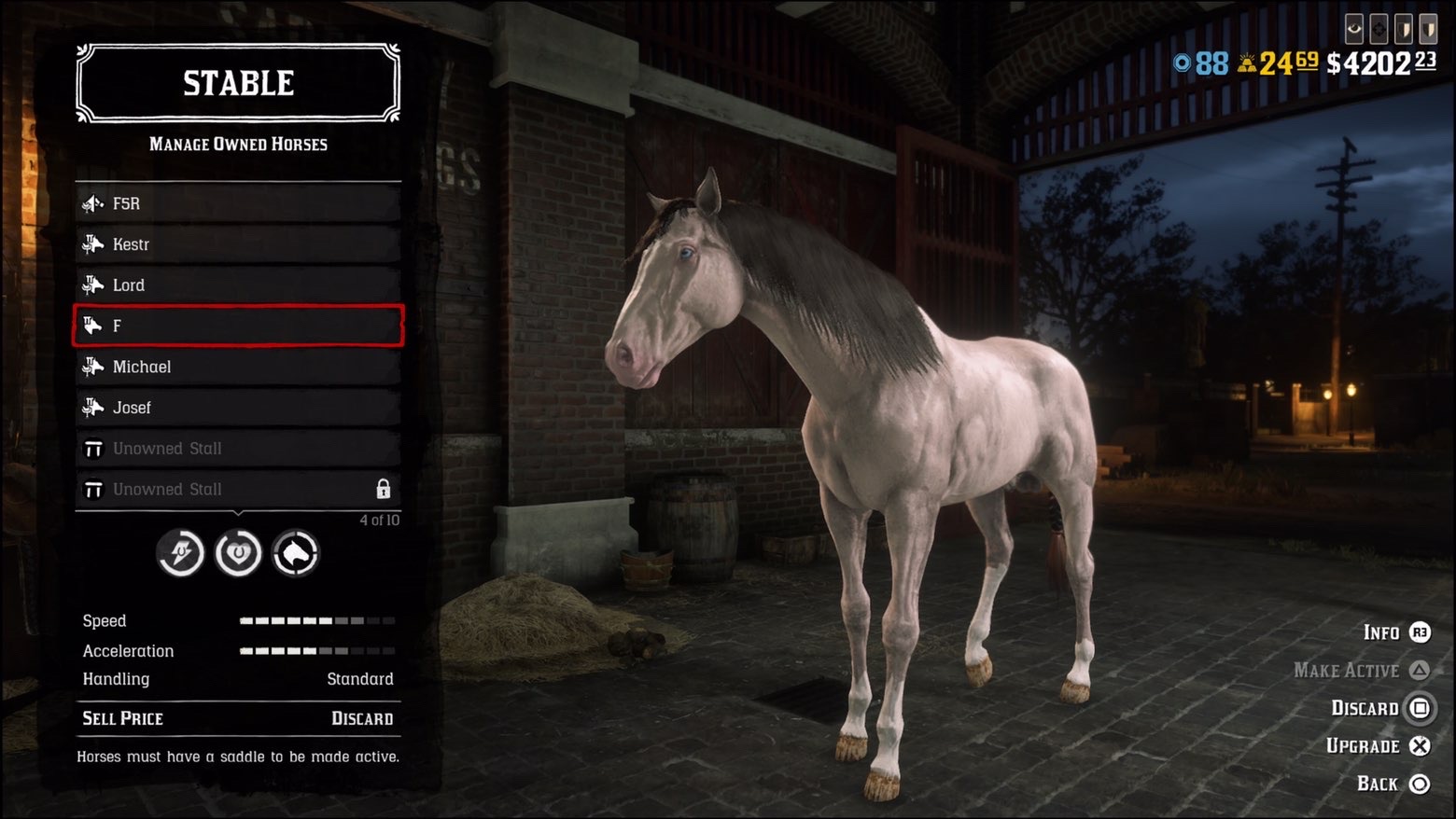Screen dimensions: 1456x819
Task: Make the selected horse active
Action: [1361, 670]
